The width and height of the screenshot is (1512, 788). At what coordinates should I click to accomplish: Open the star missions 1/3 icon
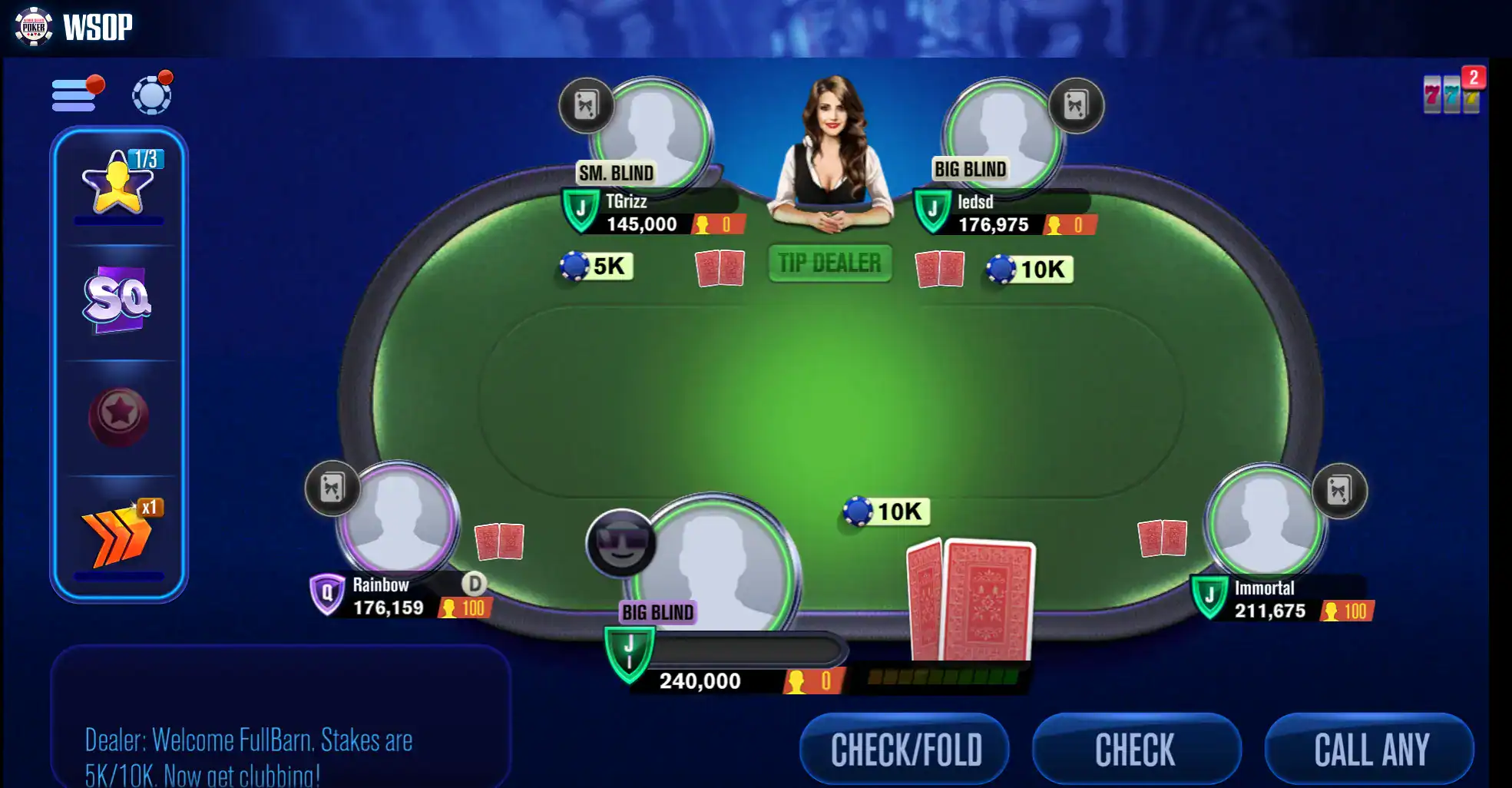[119, 183]
